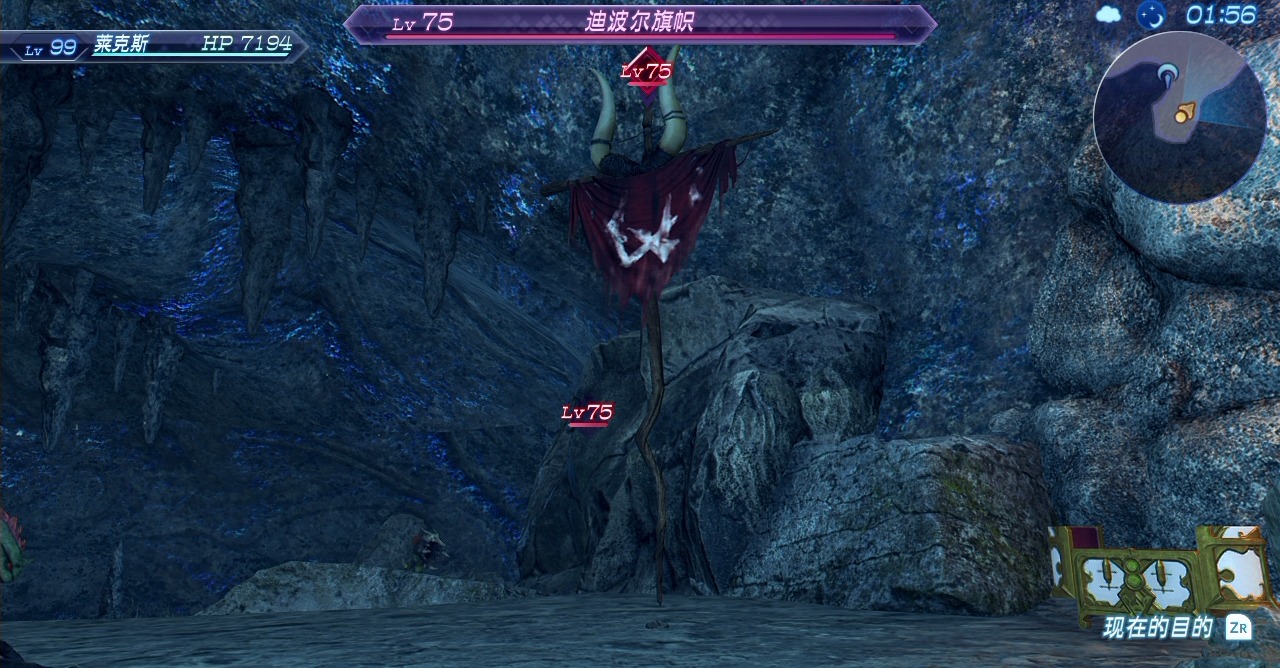The height and width of the screenshot is (668, 1280).
Task: Target the red diamond Lv75 marker
Action: click(x=646, y=71)
